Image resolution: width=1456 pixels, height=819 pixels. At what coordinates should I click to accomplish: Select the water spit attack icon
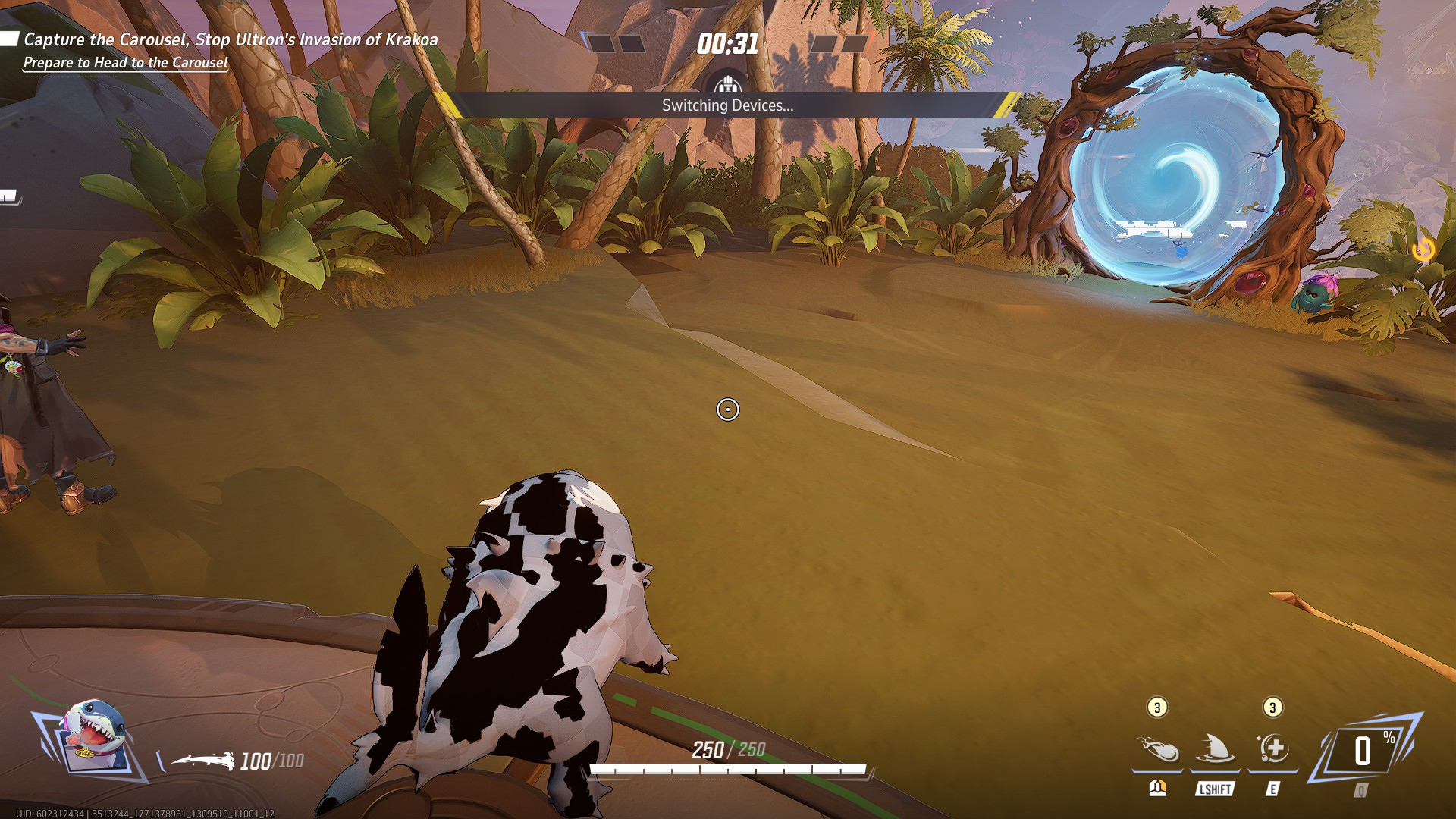tap(1158, 749)
